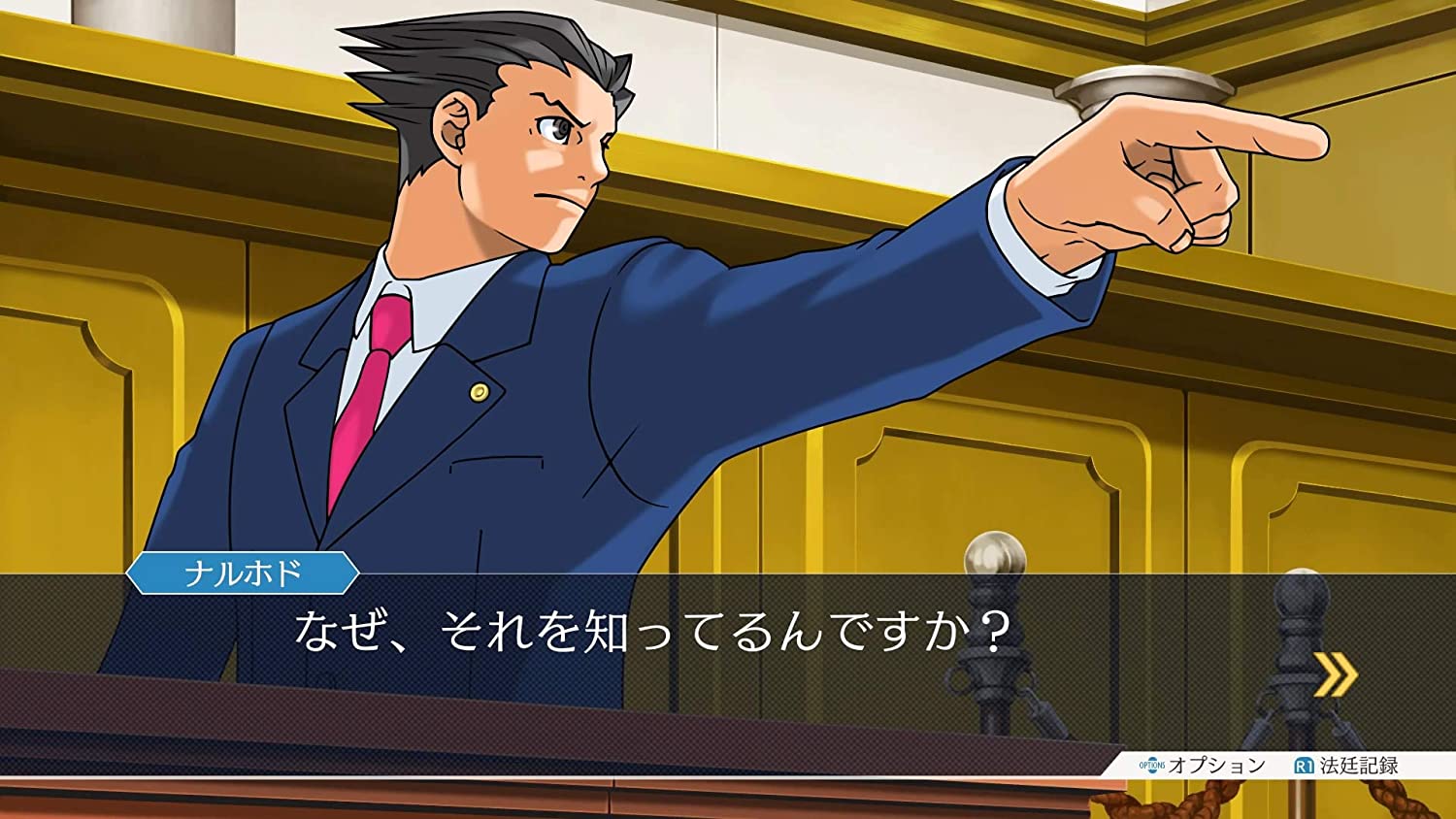Click the dialogue line なぜ、それを知ってるんですか？
Image resolution: width=1456 pixels, height=819 pixels.
click(648, 629)
